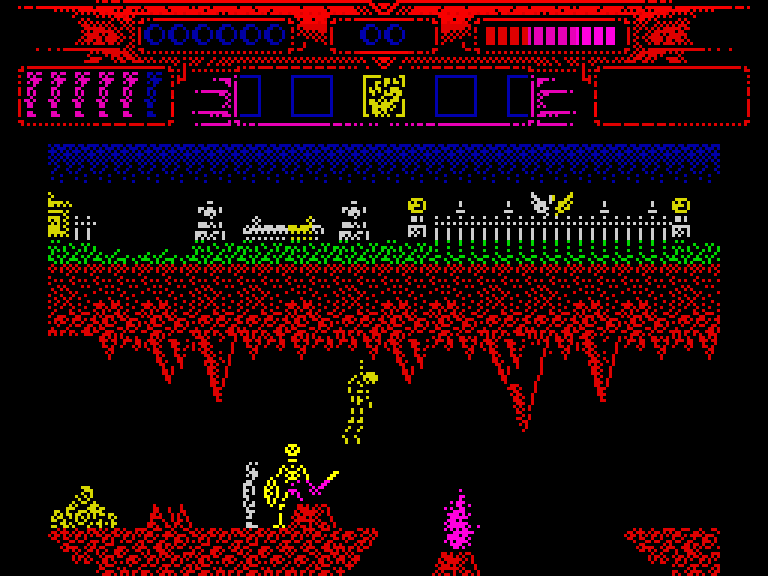The image size is (768, 576).
Task: Select the yellow item in the inventory bar
Action: pyautogui.click(x=384, y=97)
